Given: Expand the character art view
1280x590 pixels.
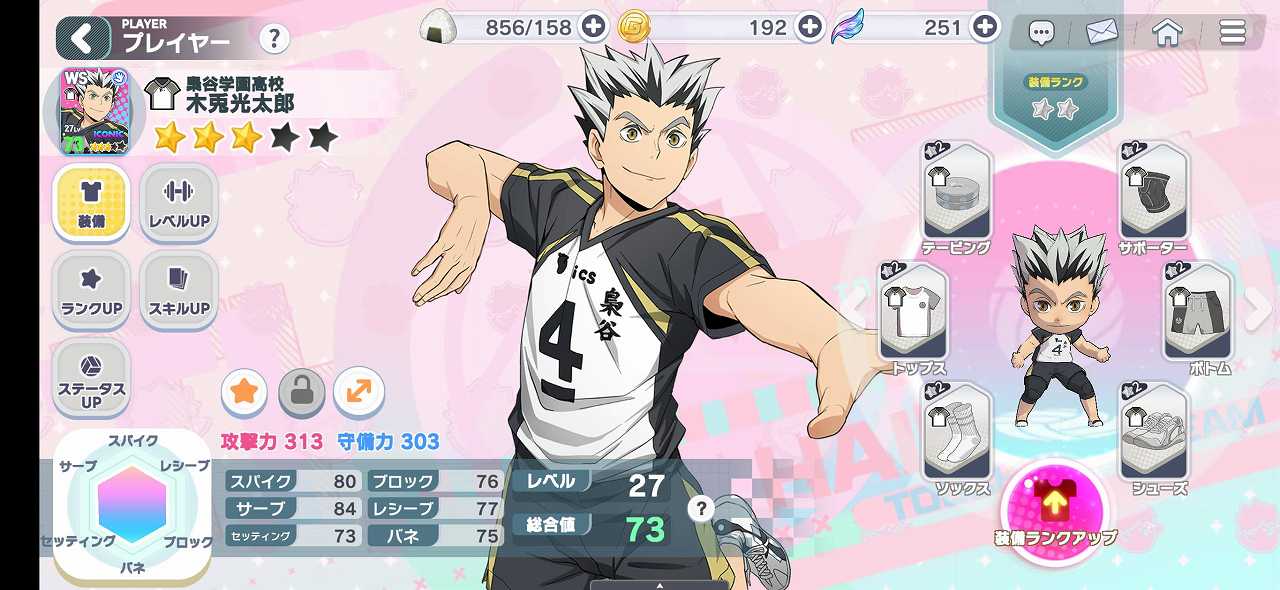Looking at the screenshot, I should tap(358, 392).
